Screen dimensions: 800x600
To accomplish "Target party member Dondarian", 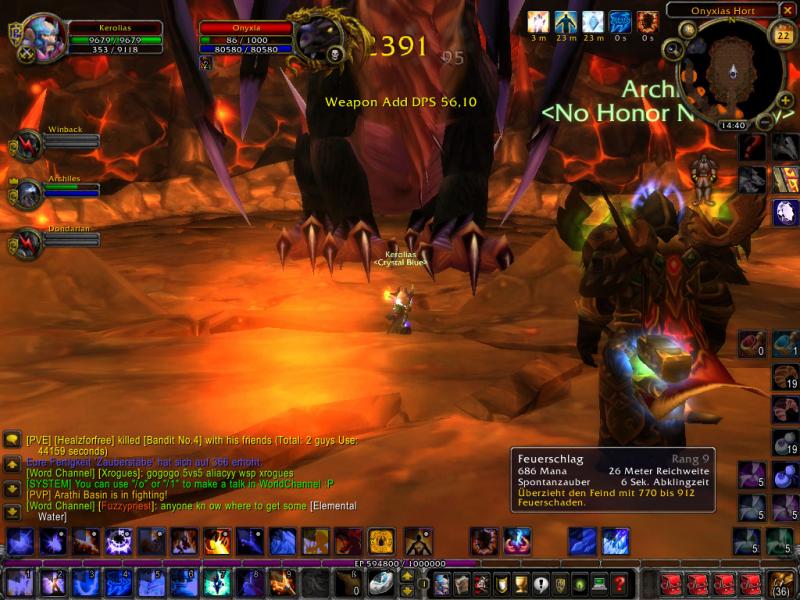I will (x=27, y=244).
